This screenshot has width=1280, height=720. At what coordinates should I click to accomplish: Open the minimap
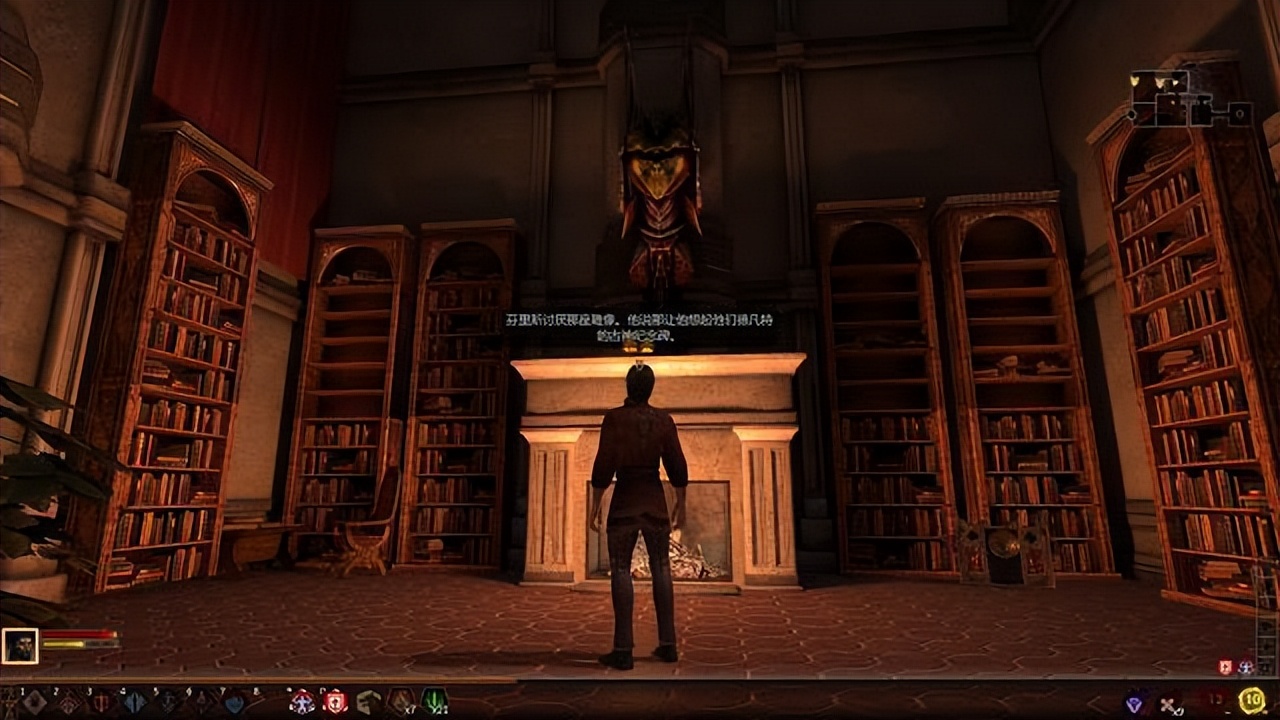click(1189, 99)
